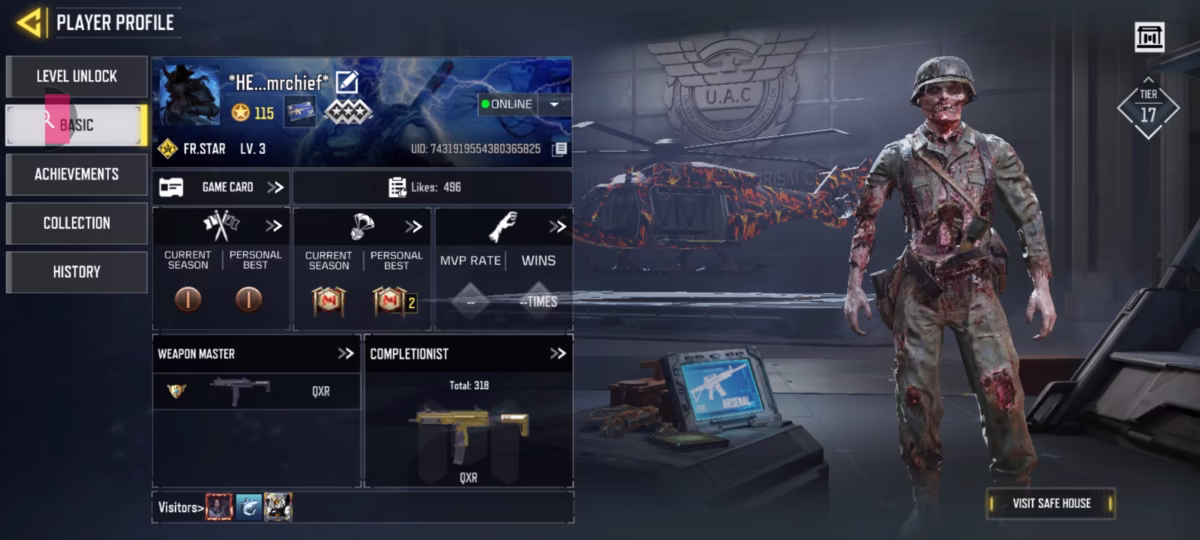Open the Level Unlock tab

tap(77, 76)
